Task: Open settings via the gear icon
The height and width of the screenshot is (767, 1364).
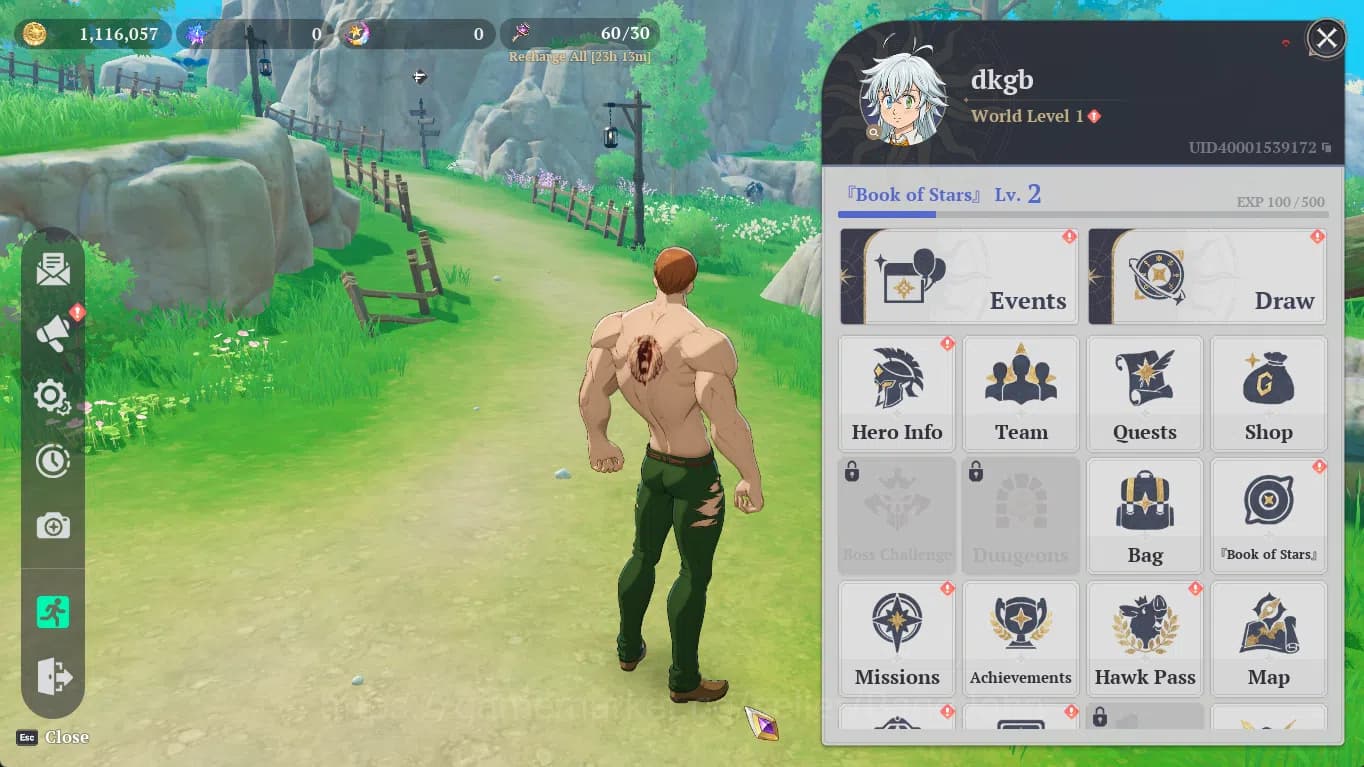Action: (x=52, y=397)
